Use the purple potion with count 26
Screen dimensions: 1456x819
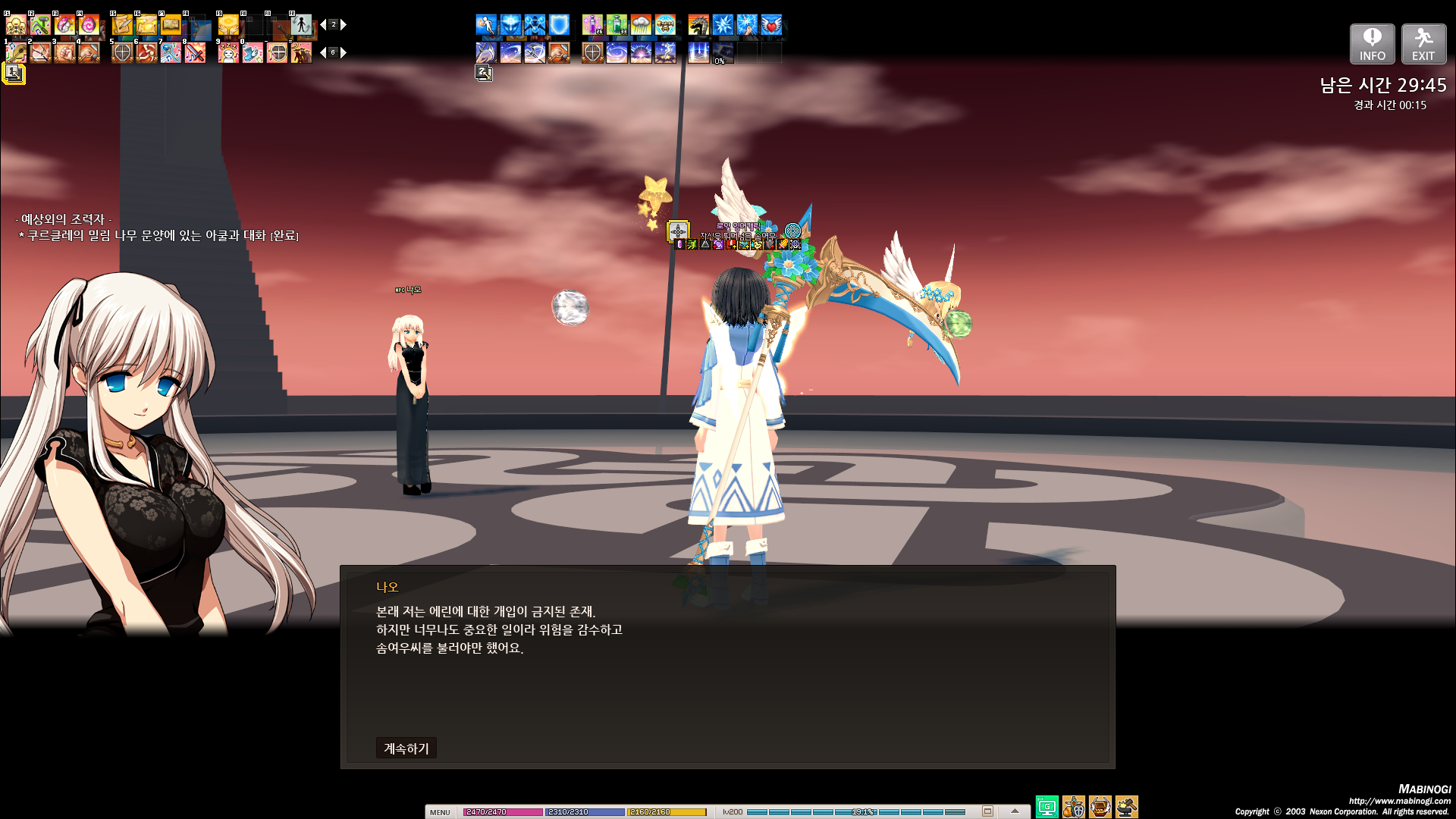click(592, 25)
